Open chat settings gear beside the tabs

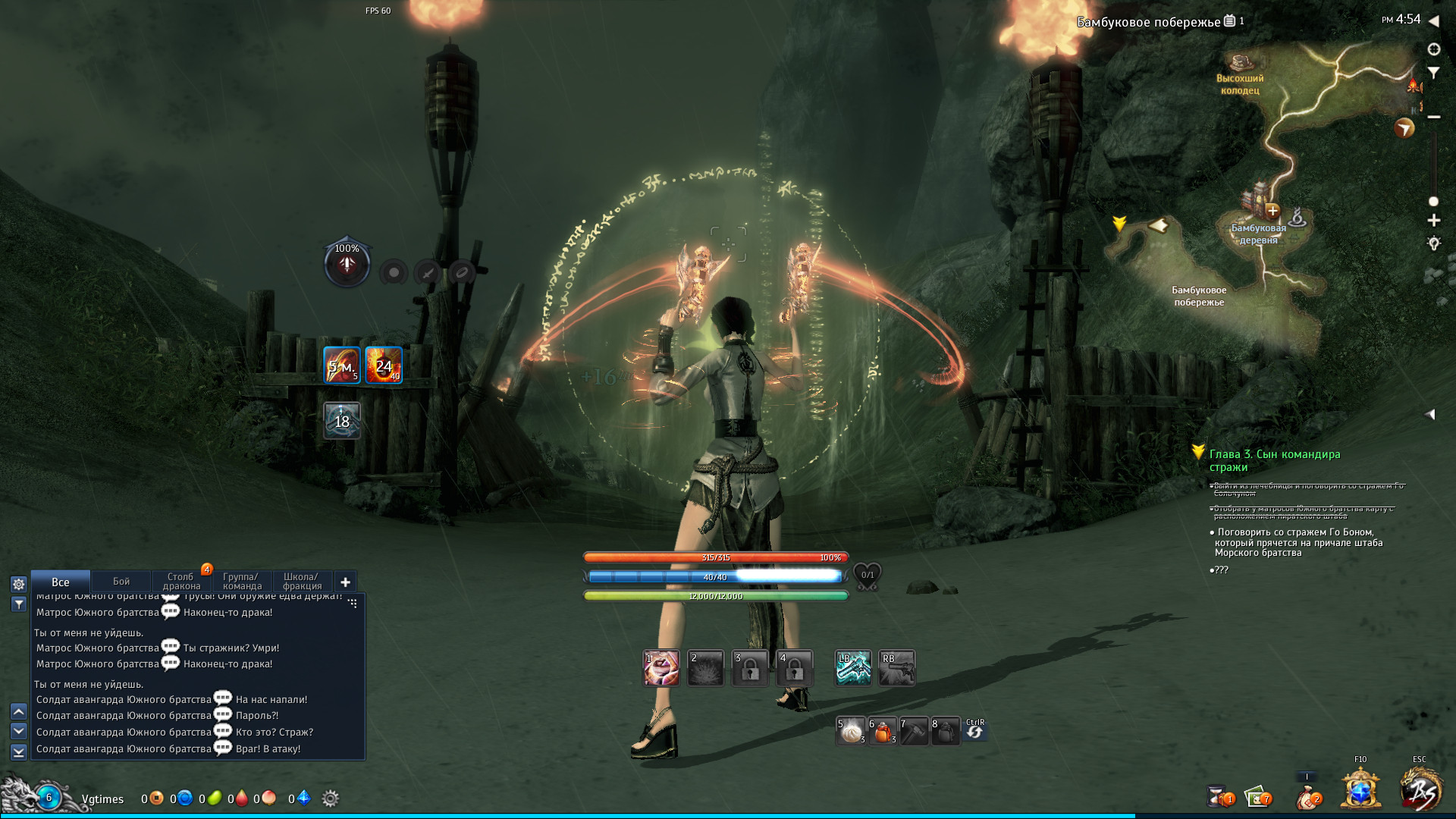19,584
